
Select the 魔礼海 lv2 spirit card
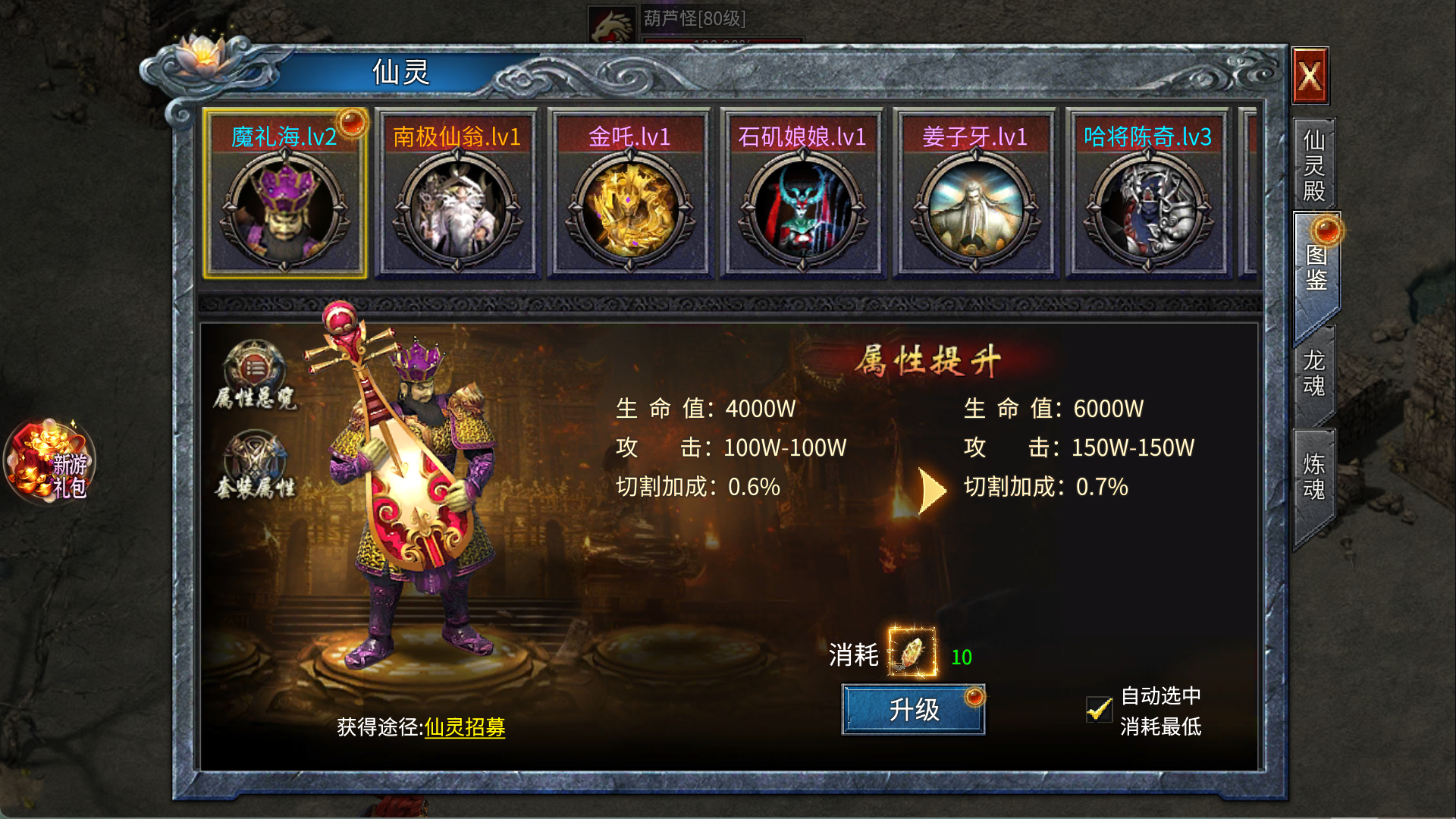point(284,195)
